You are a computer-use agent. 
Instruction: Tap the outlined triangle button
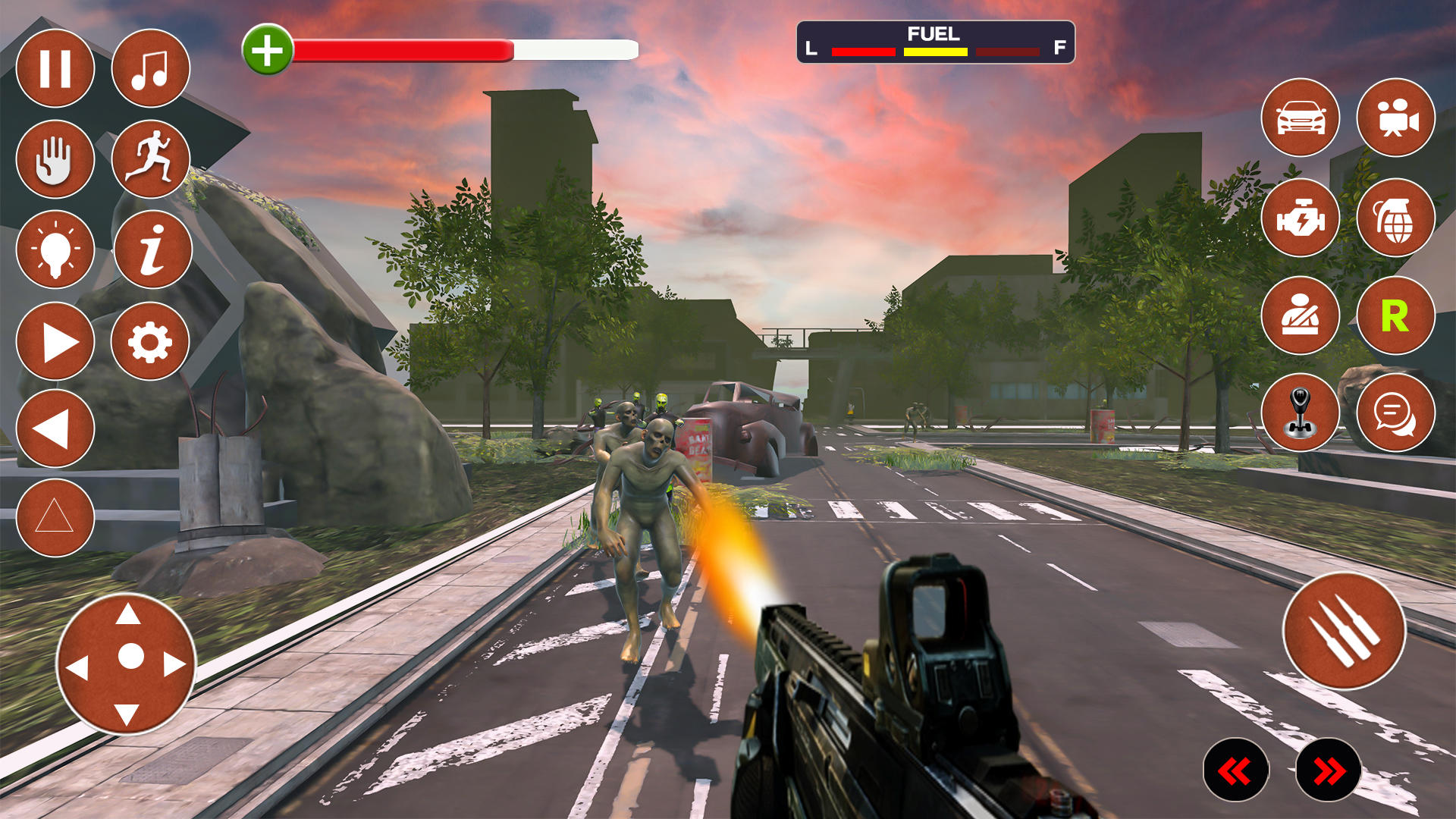tap(55, 518)
